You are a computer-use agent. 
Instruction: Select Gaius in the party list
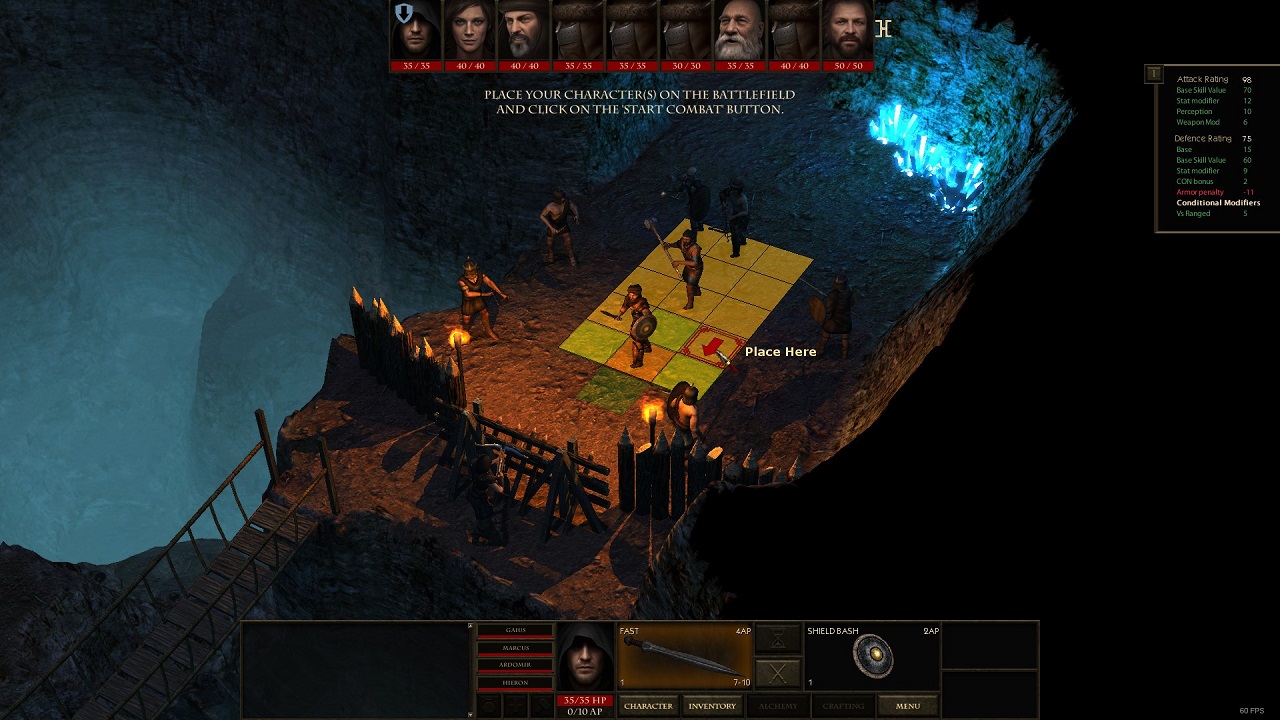tap(515, 630)
